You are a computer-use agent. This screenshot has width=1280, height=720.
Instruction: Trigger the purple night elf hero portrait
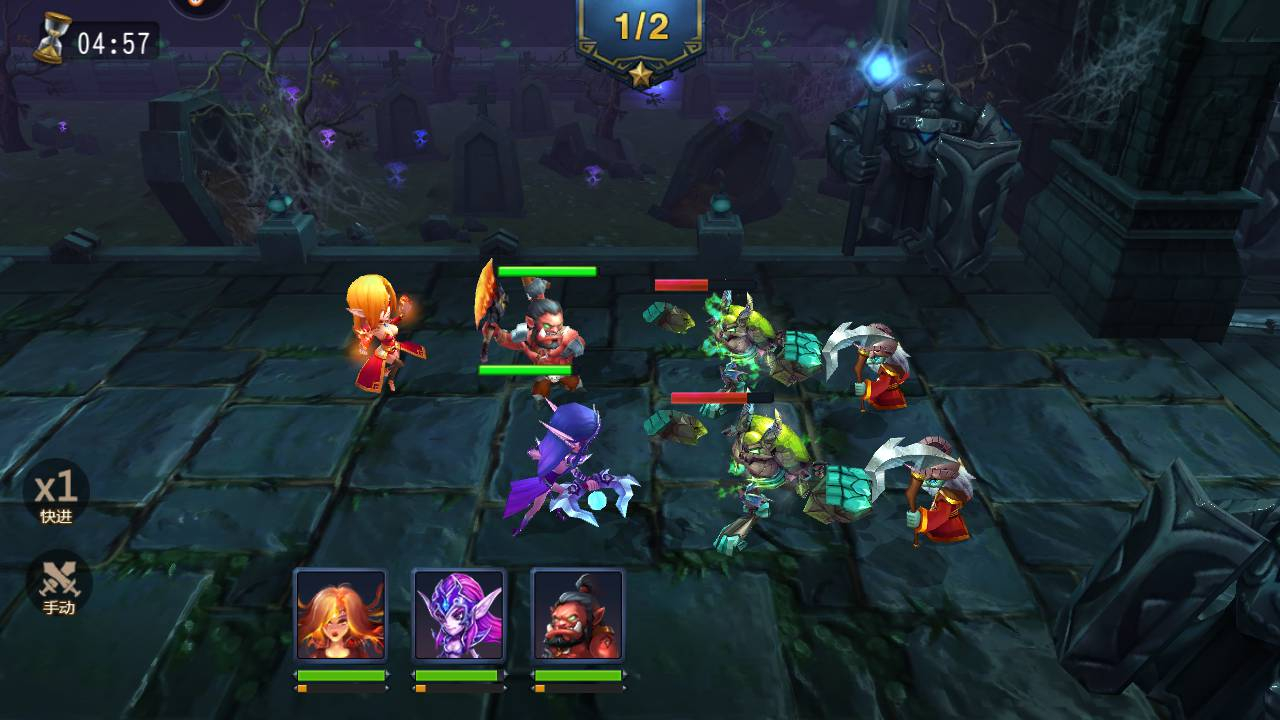coord(459,616)
